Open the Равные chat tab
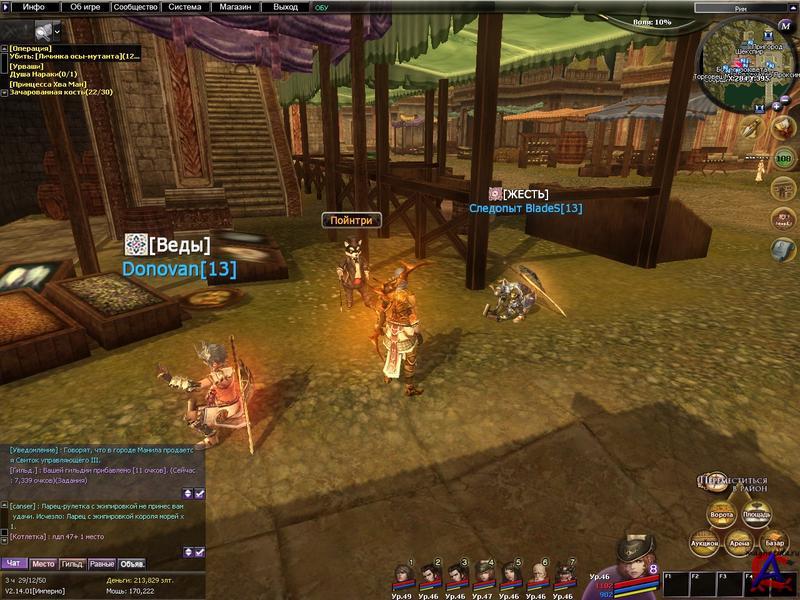 click(x=102, y=564)
